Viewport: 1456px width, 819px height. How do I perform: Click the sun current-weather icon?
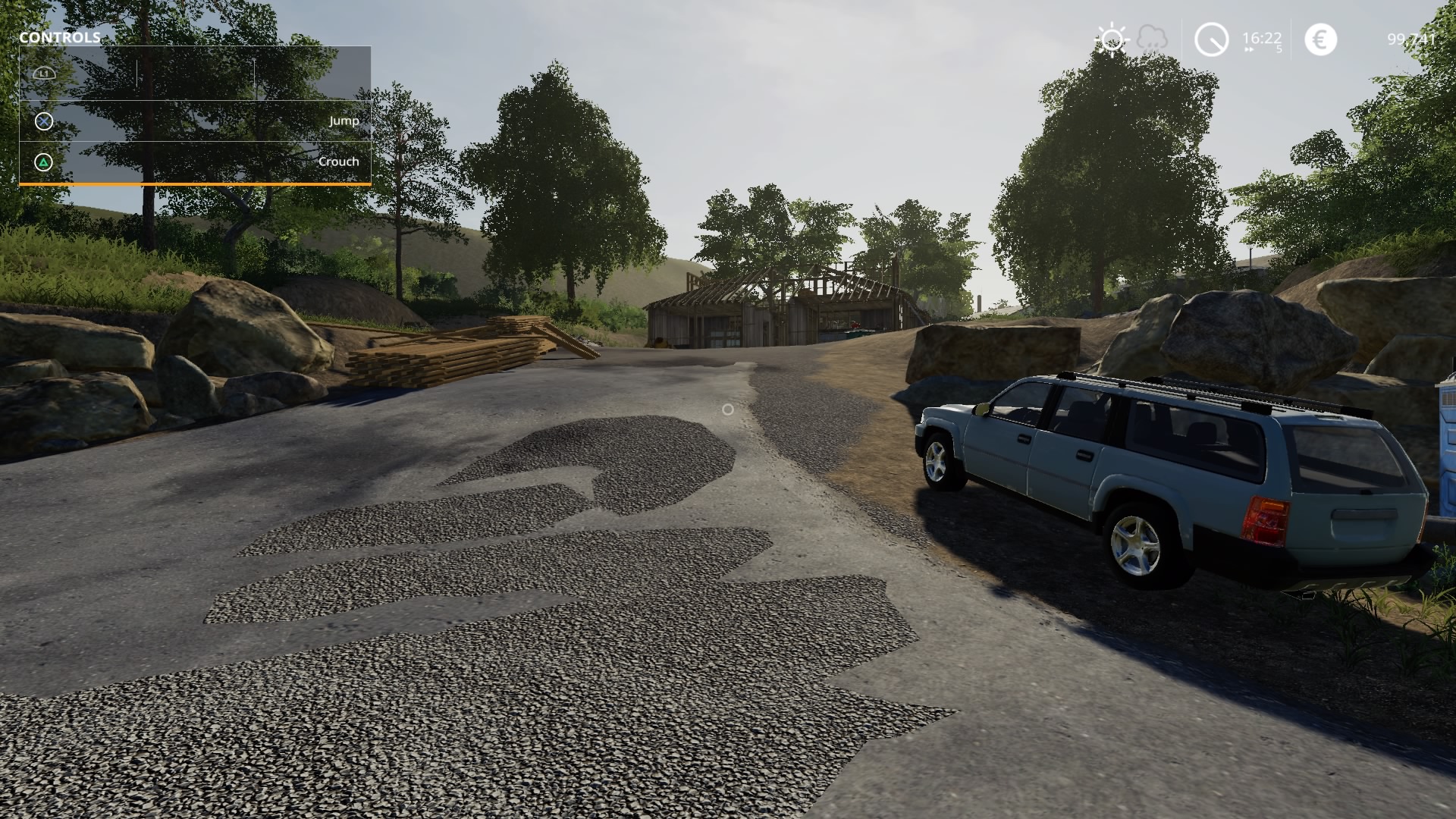tap(1111, 38)
